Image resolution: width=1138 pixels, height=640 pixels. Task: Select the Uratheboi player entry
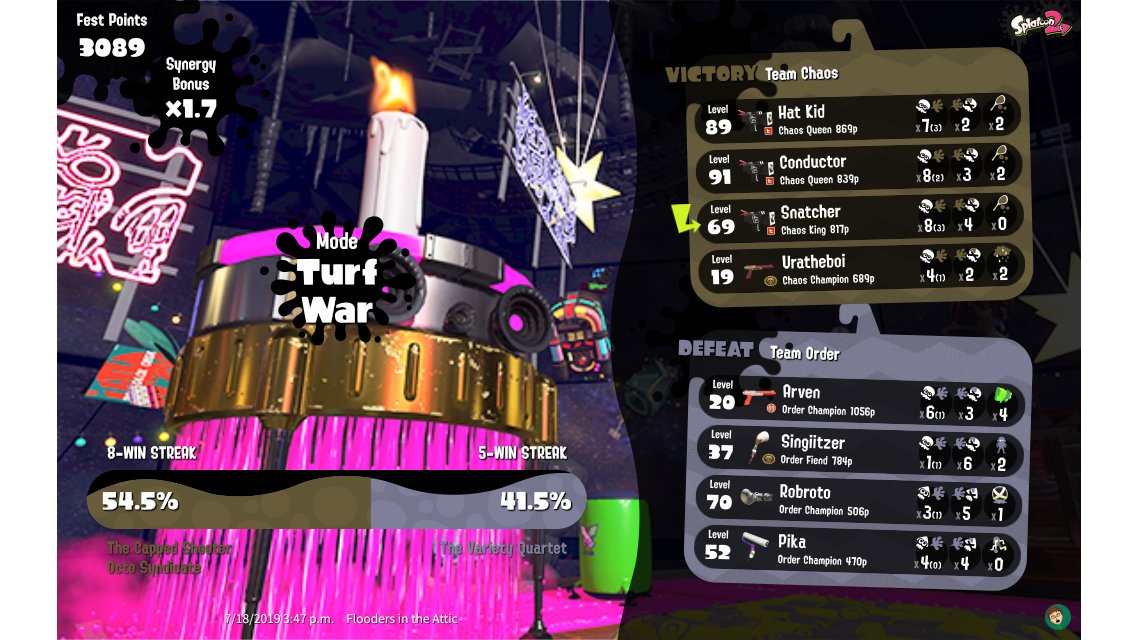click(858, 268)
